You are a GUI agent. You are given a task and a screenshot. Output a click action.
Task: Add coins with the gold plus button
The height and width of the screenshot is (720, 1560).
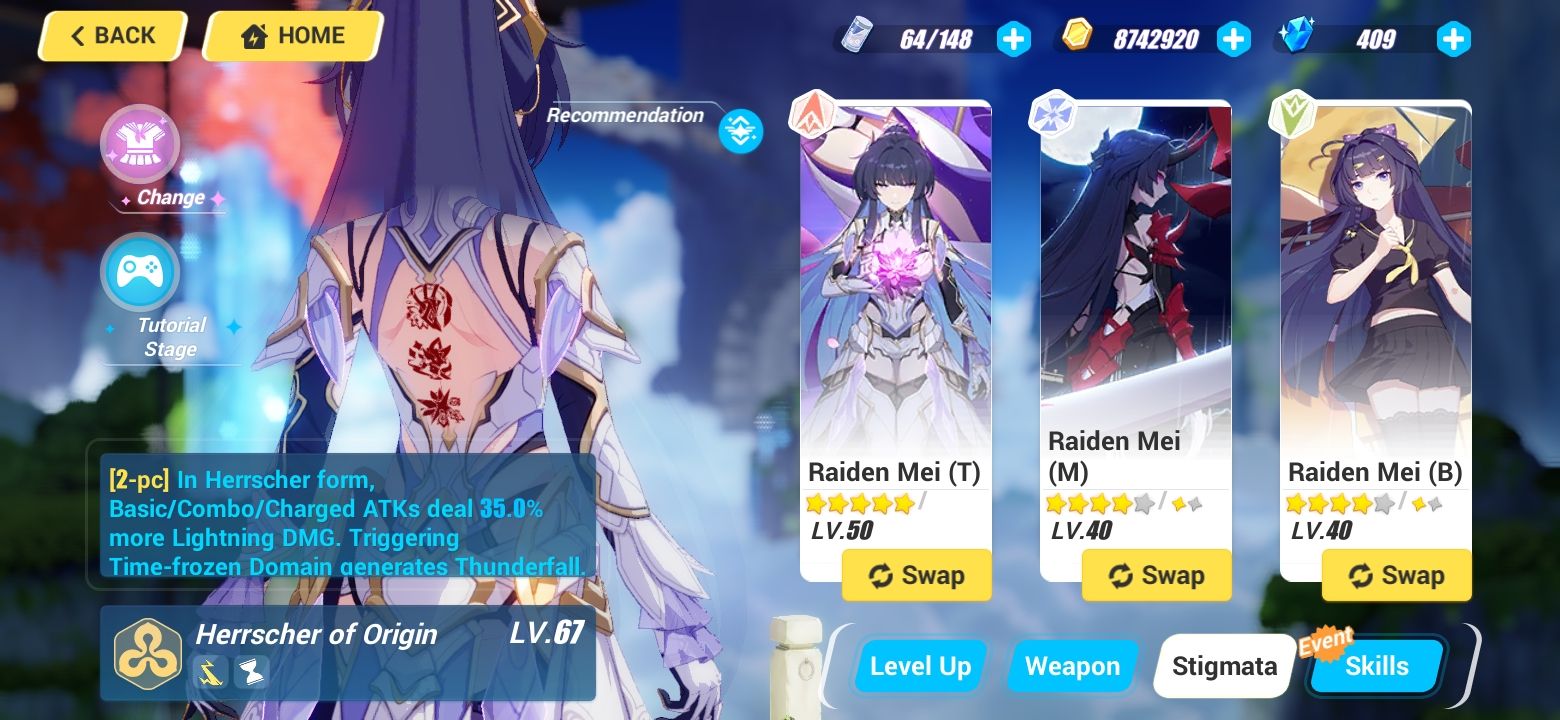tap(1234, 38)
